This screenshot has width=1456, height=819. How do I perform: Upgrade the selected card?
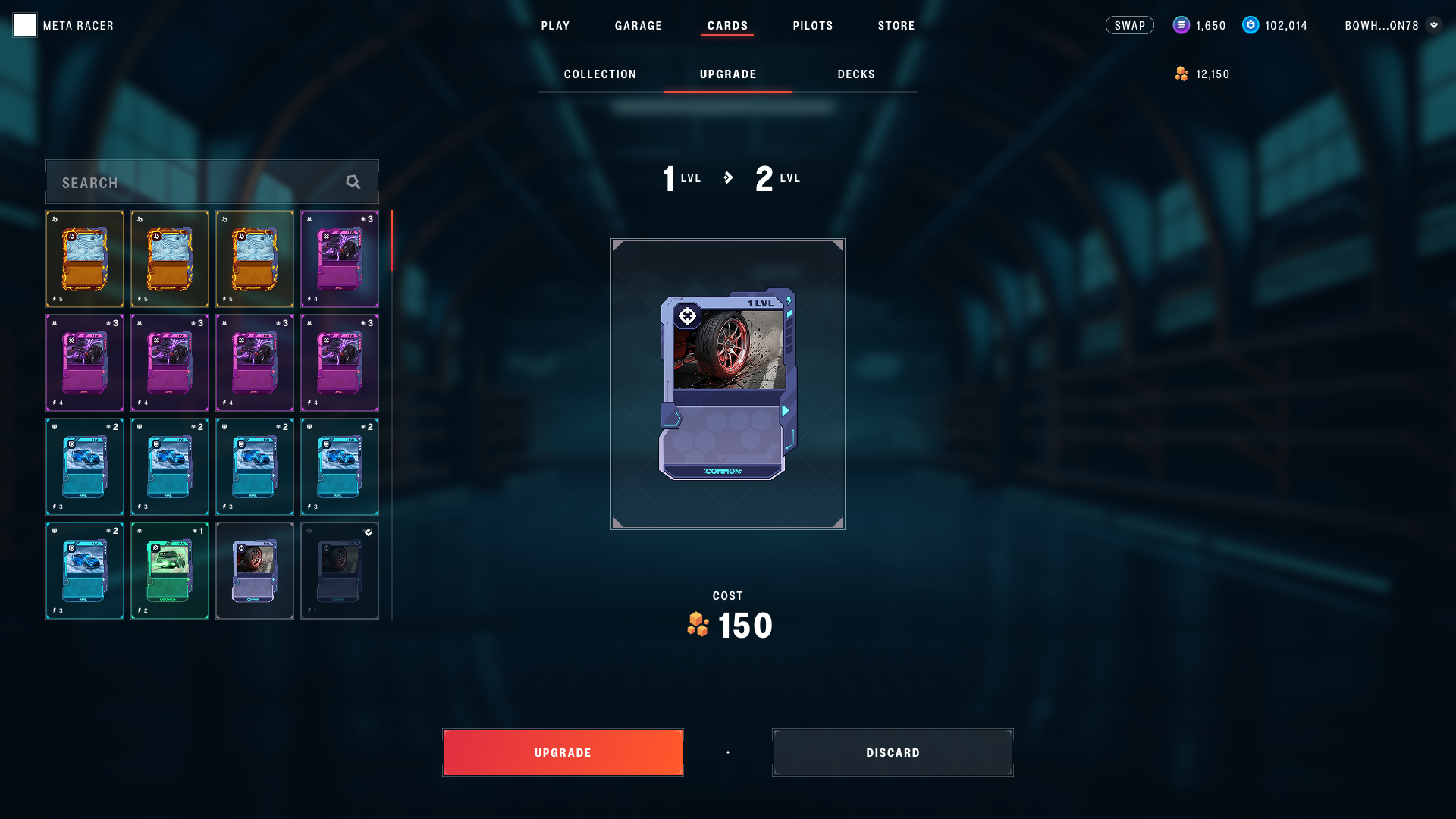[563, 752]
